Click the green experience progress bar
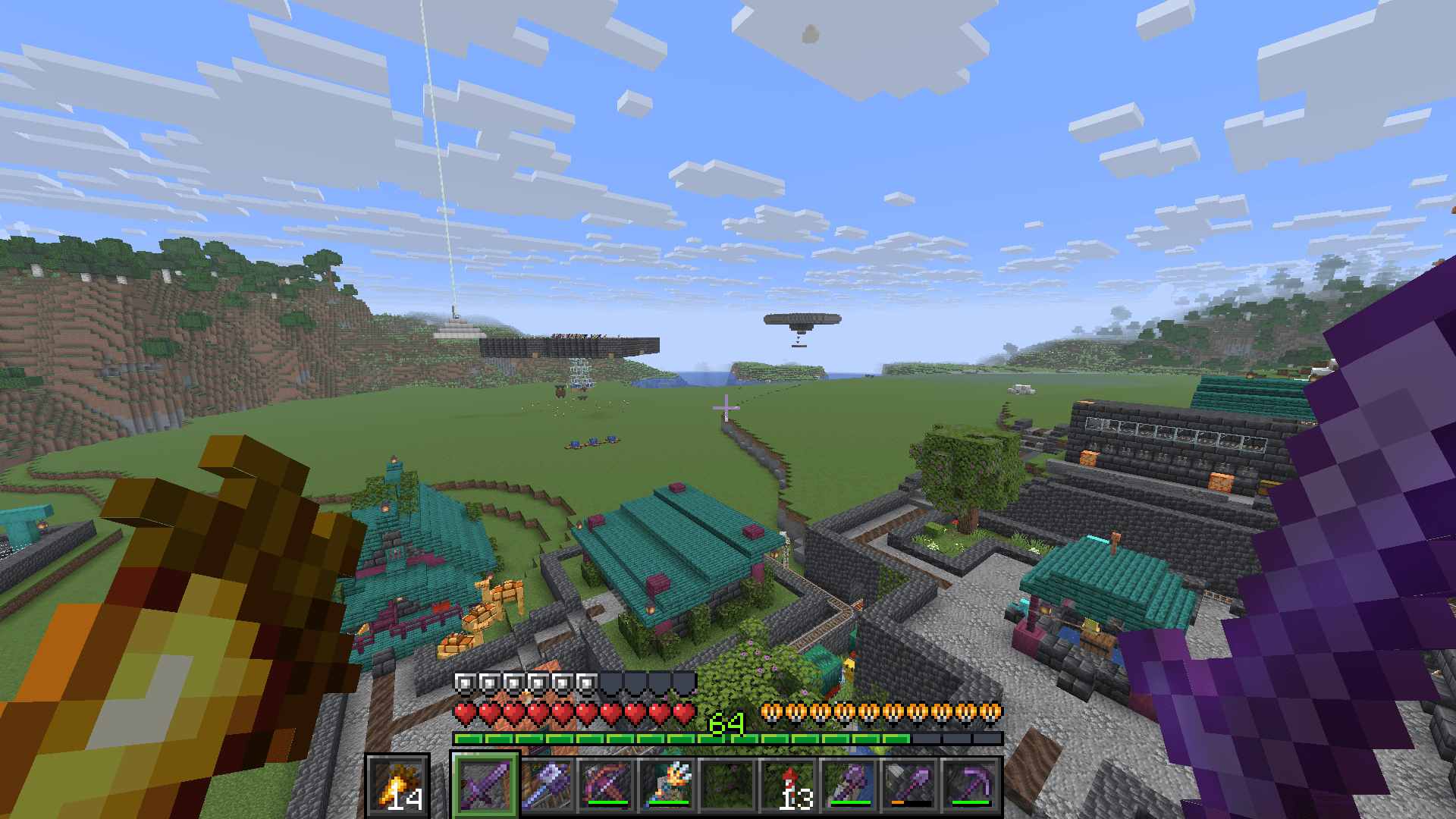 click(569, 737)
